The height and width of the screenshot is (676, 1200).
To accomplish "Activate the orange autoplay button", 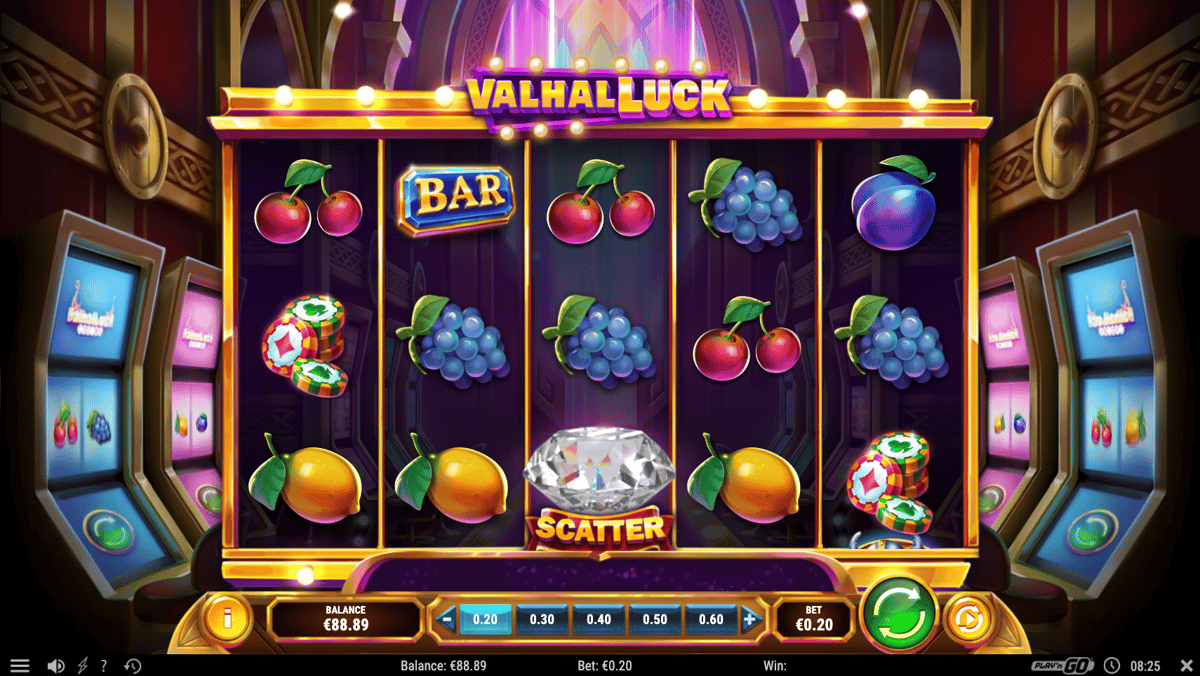I will pos(966,618).
